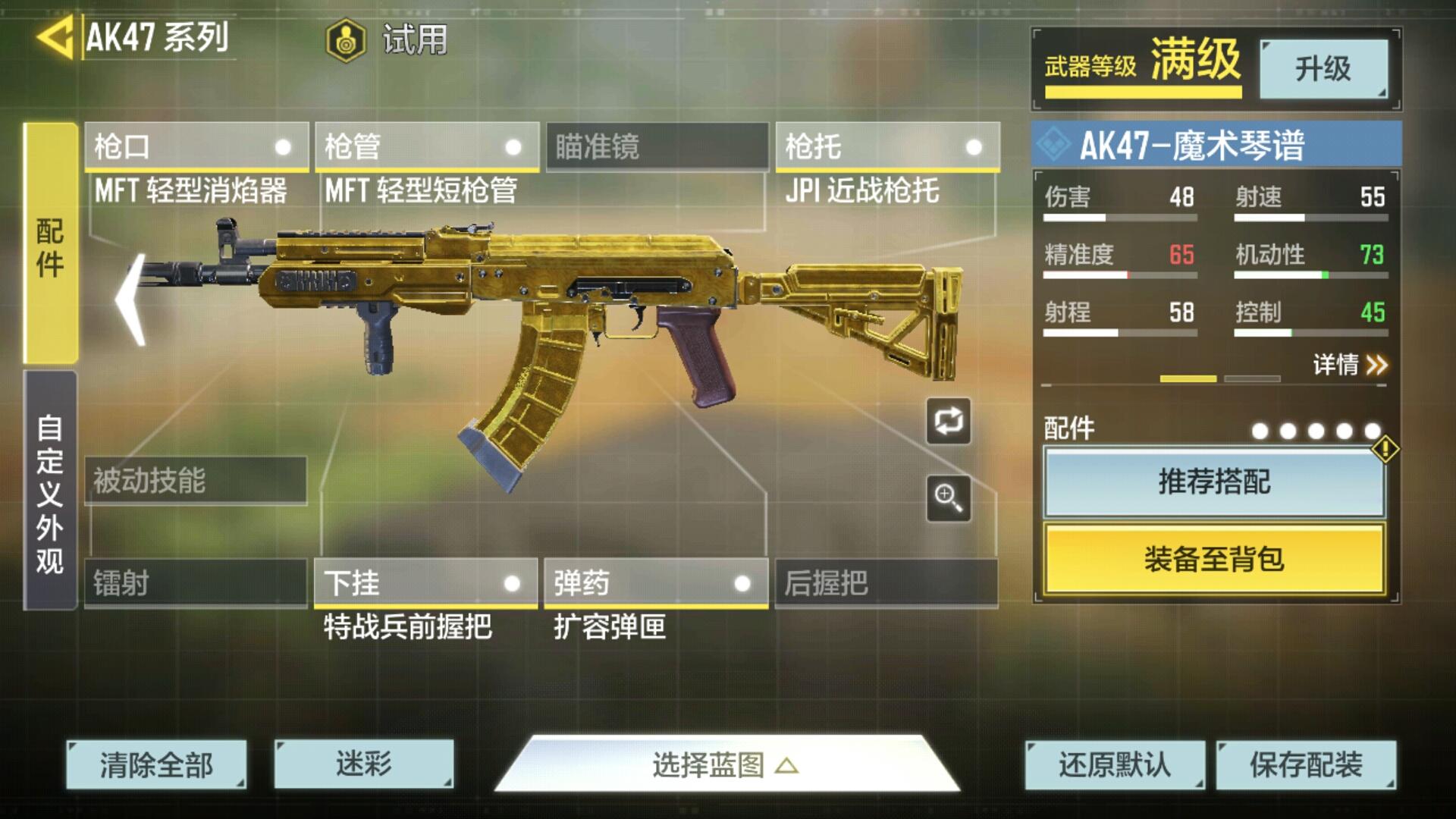
Task: Toggle the equipped dot on 枪口 slot
Action: pos(284,146)
